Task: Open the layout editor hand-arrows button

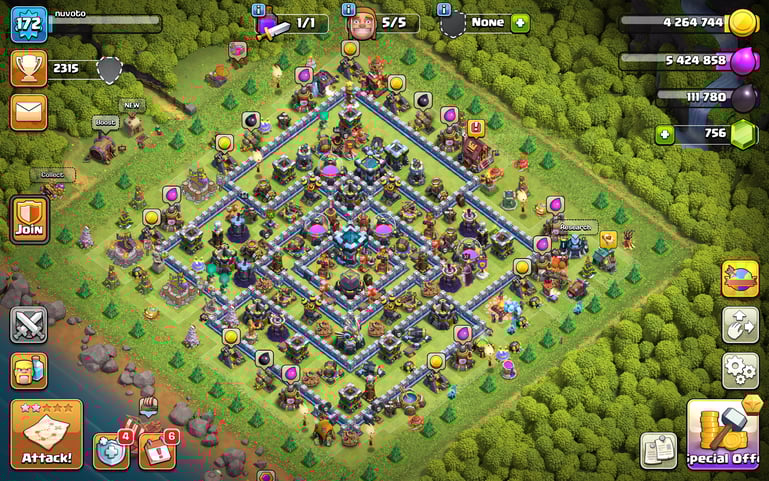Action: tap(740, 325)
